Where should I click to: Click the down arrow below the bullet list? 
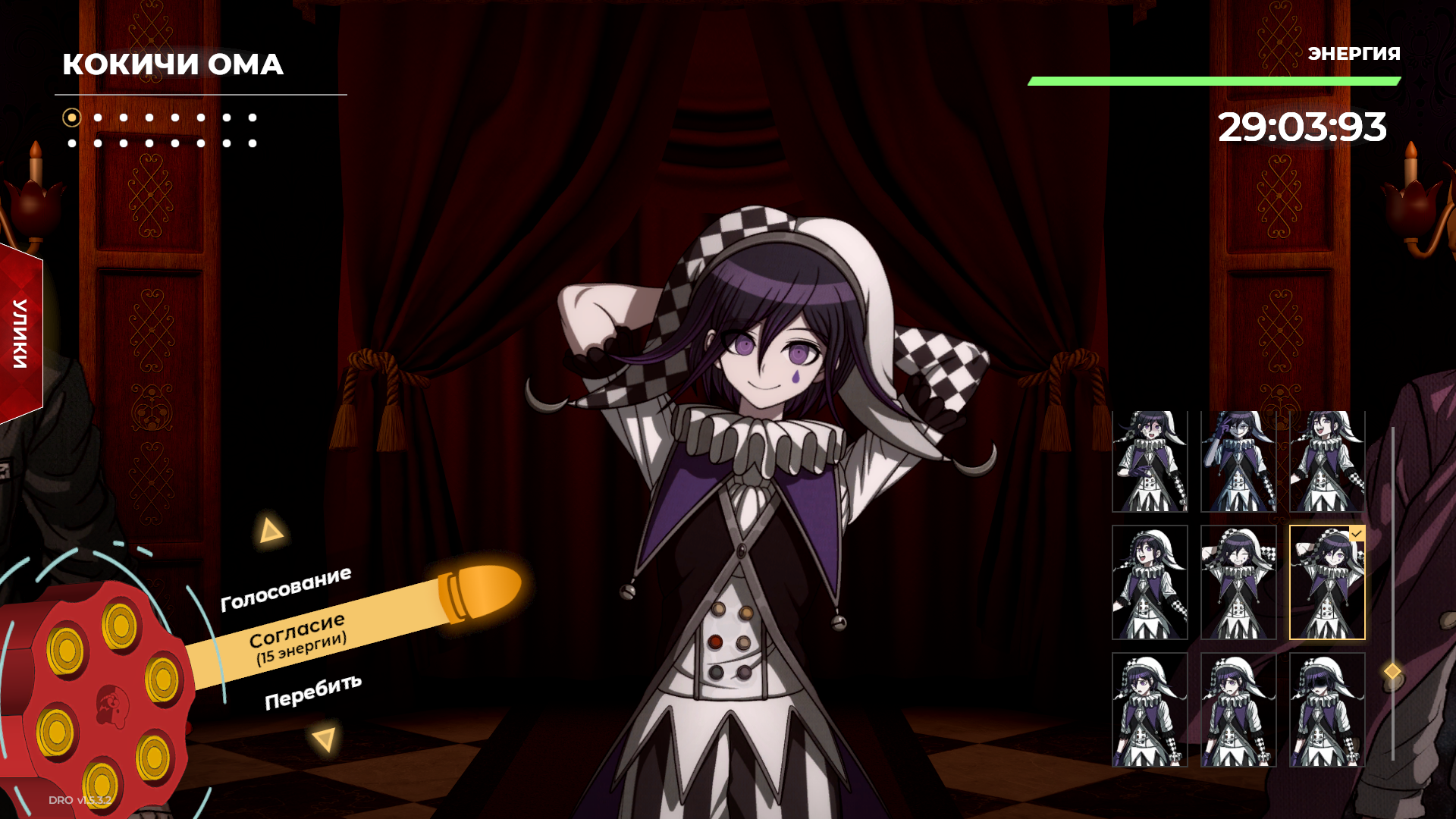(325, 739)
